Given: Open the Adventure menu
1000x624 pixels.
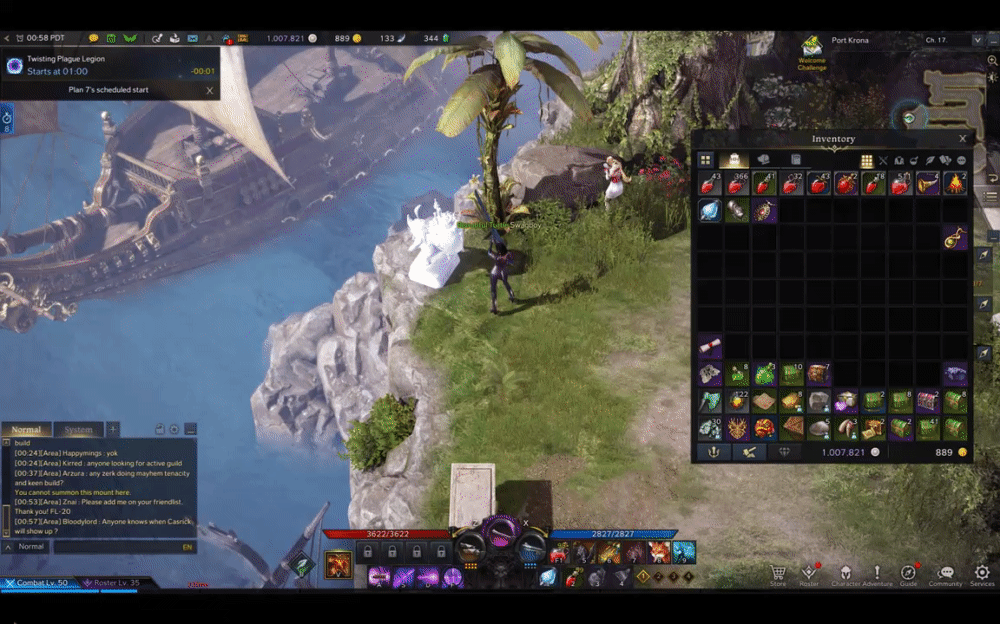Looking at the screenshot, I should coord(877,574).
